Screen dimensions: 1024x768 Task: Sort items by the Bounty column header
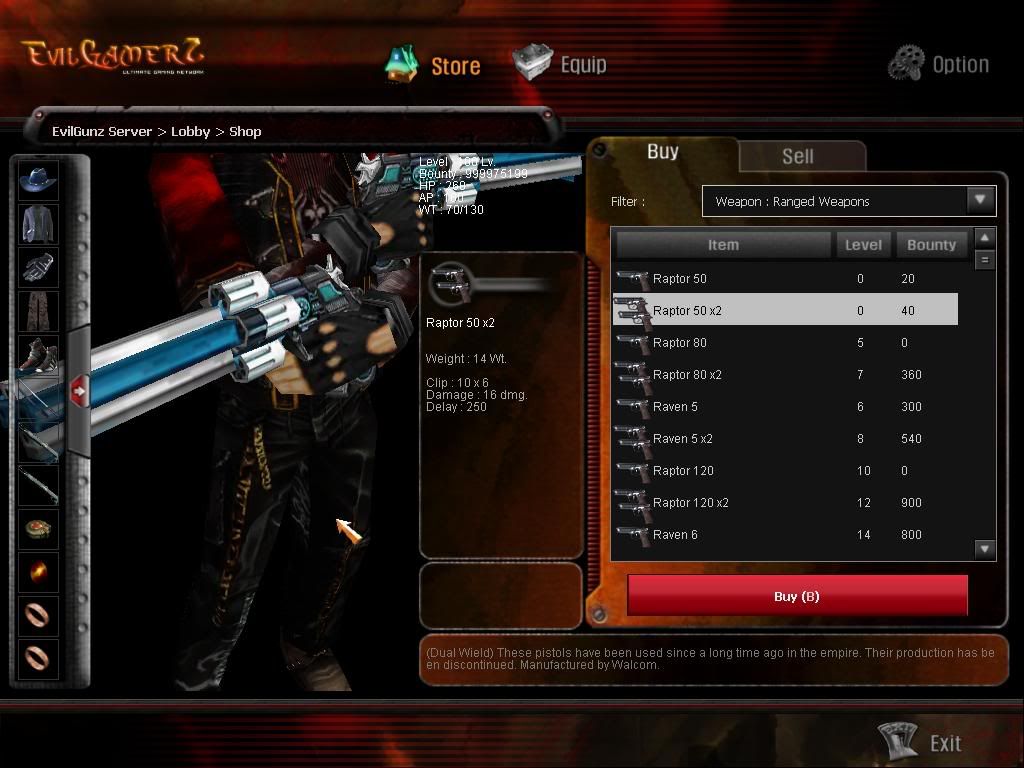point(931,245)
